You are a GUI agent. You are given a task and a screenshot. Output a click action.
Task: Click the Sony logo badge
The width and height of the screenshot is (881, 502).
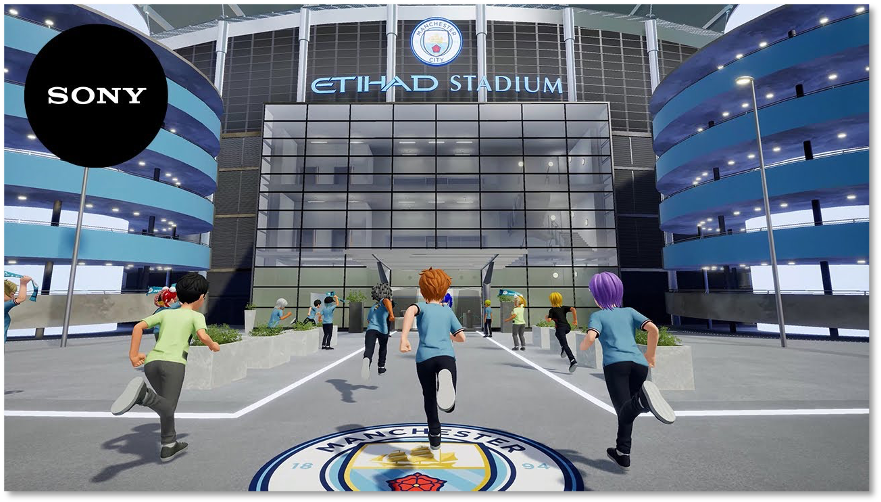pos(96,96)
